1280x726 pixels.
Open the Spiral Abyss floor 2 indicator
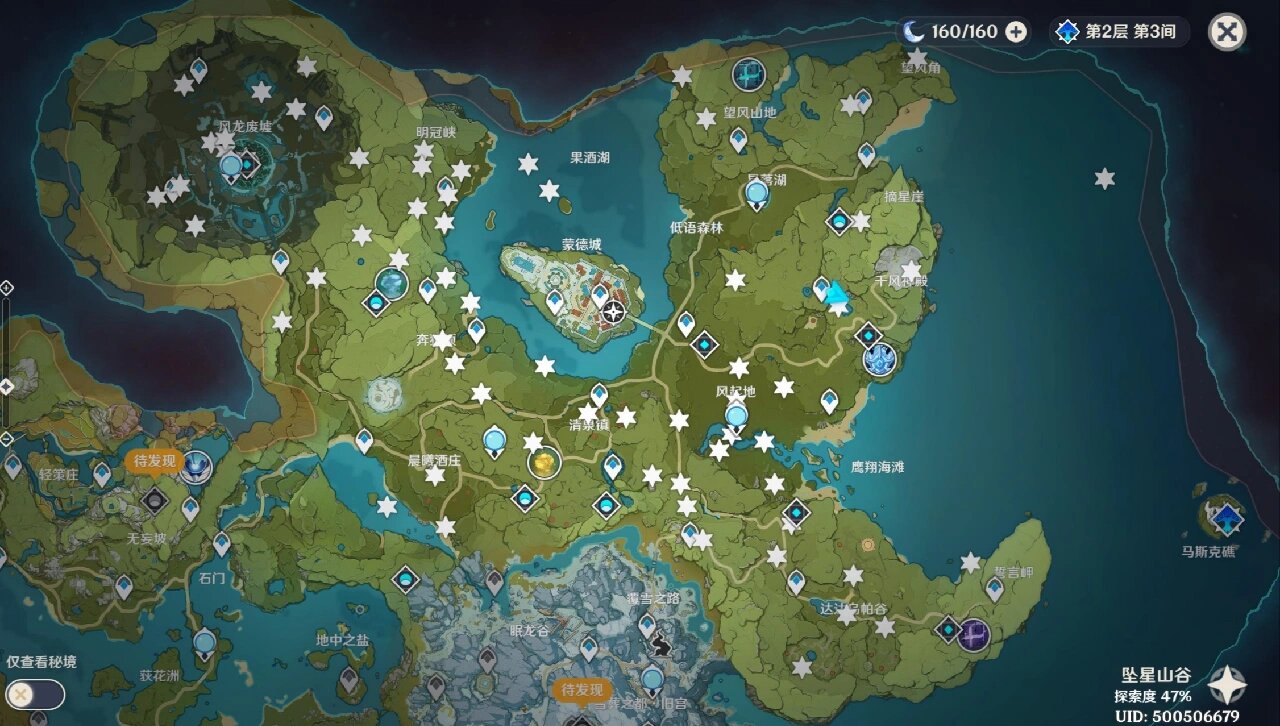point(1119,32)
